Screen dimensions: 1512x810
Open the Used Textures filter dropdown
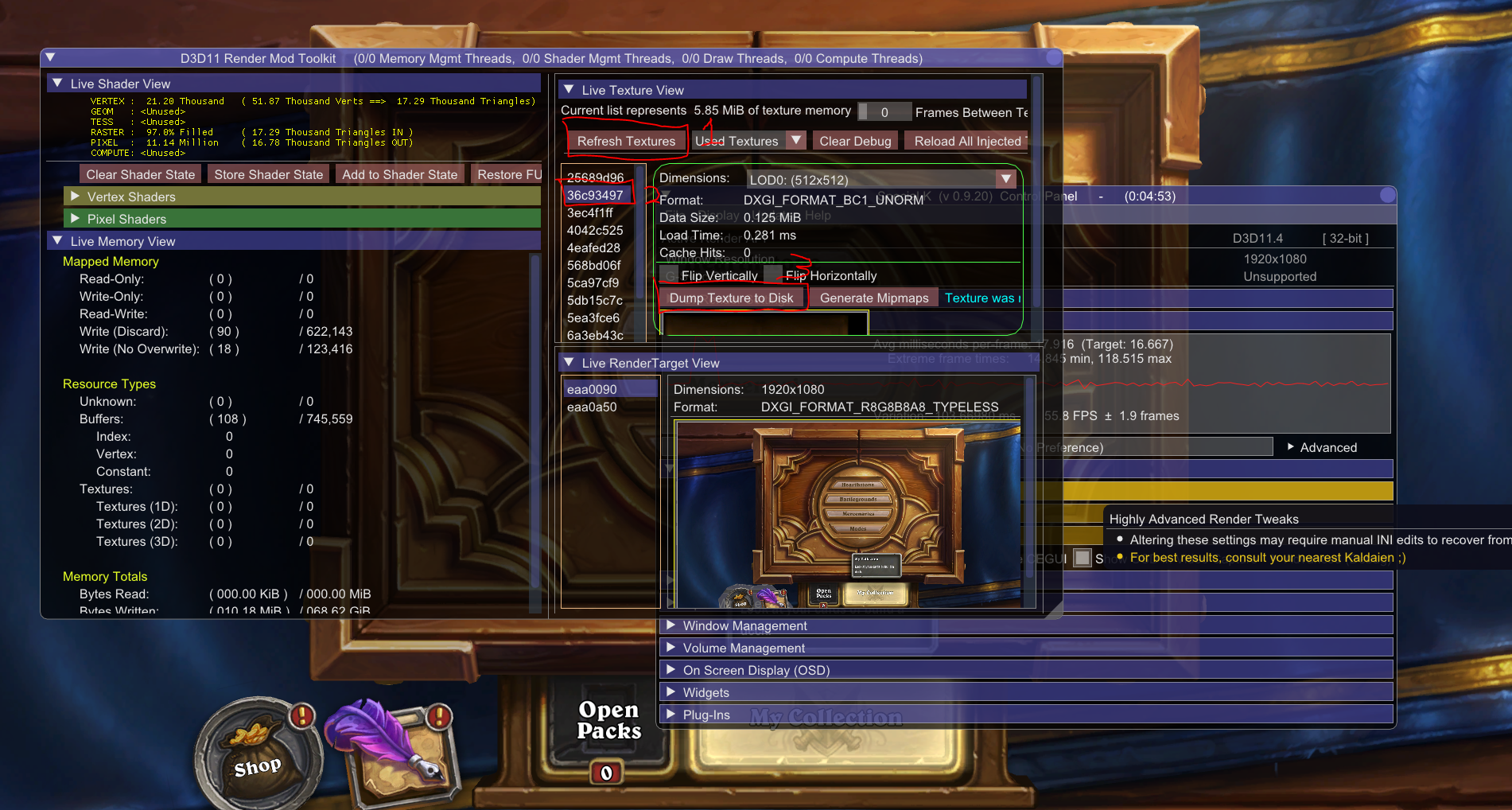click(795, 140)
